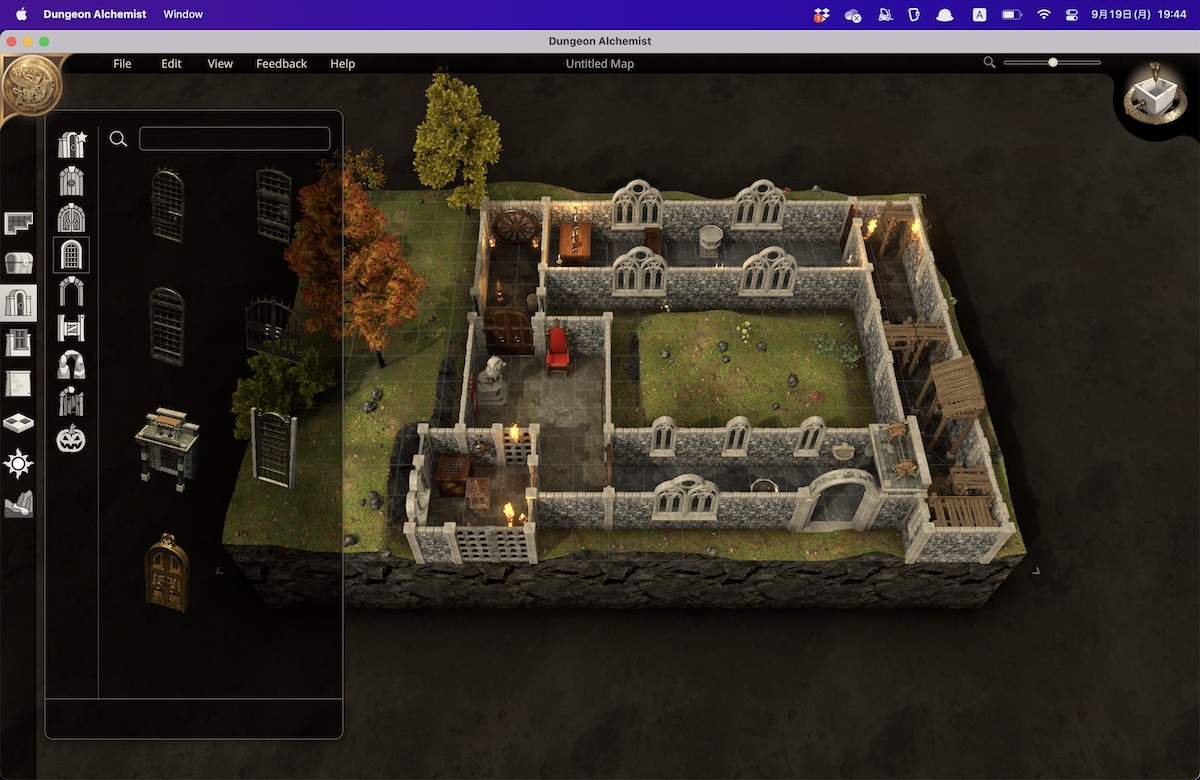Open the sun lighting tool
This screenshot has width=1200, height=780.
pos(19,463)
